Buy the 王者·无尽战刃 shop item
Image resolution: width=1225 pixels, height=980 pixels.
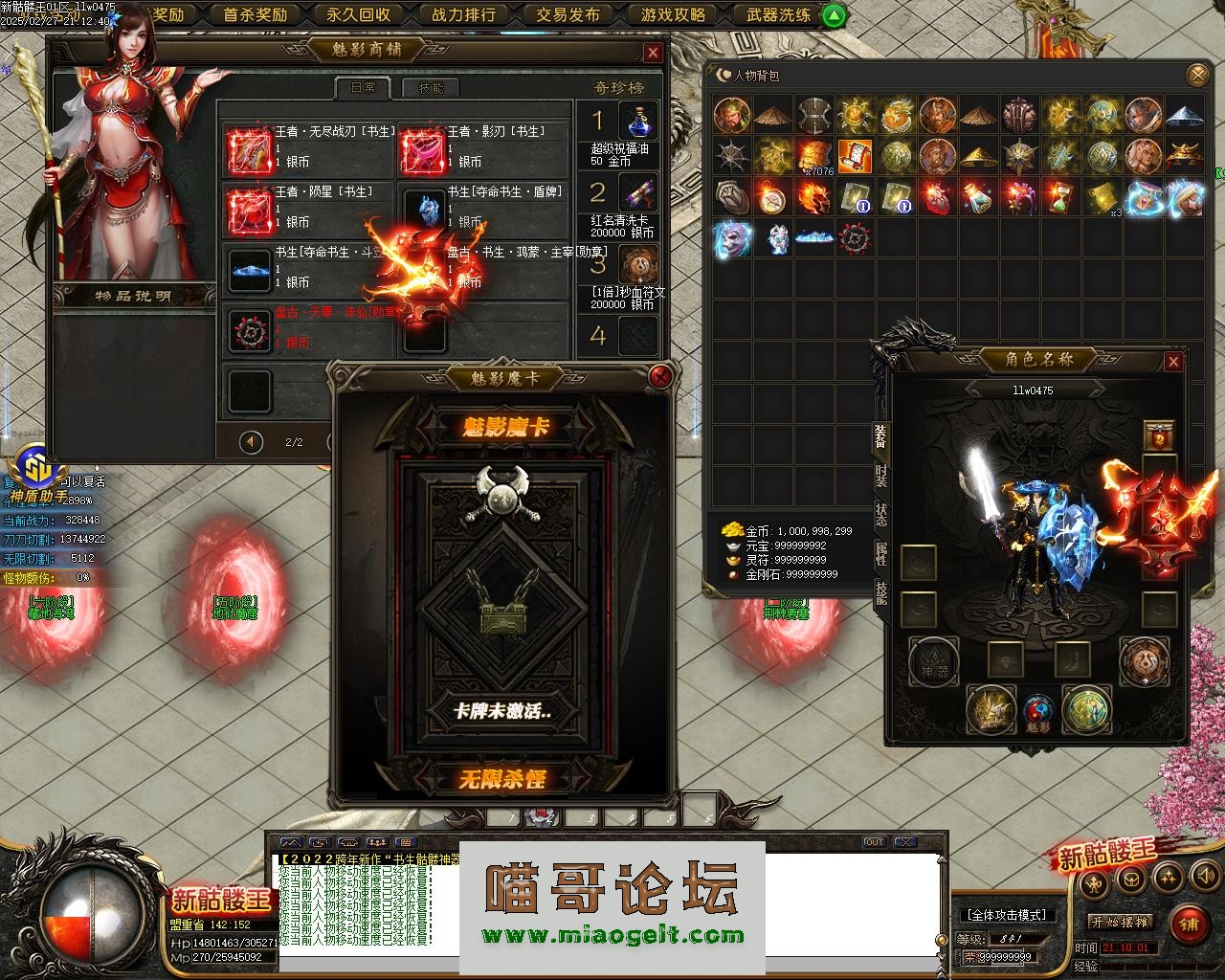249,149
